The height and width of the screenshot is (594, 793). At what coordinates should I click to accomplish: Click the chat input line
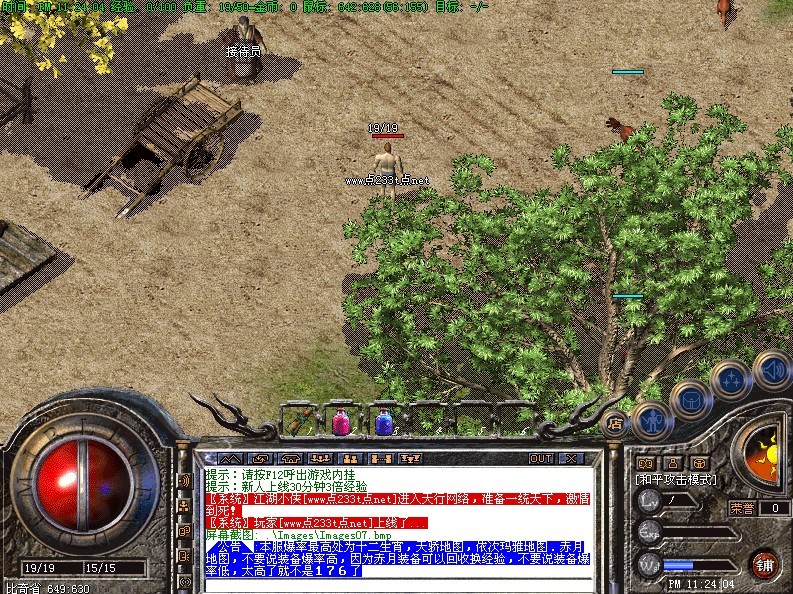[400, 583]
